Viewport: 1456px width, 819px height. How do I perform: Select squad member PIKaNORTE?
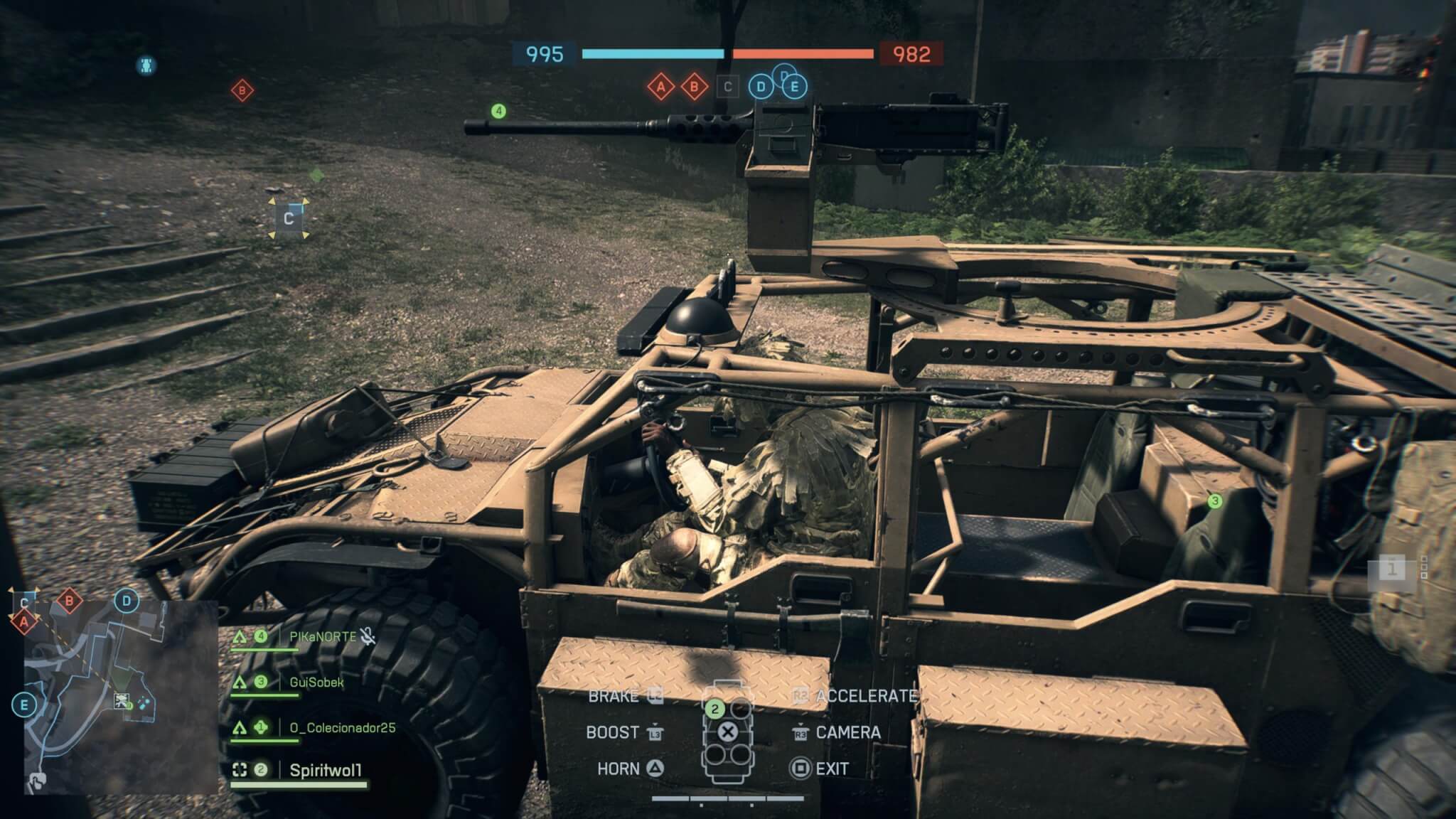(323, 637)
